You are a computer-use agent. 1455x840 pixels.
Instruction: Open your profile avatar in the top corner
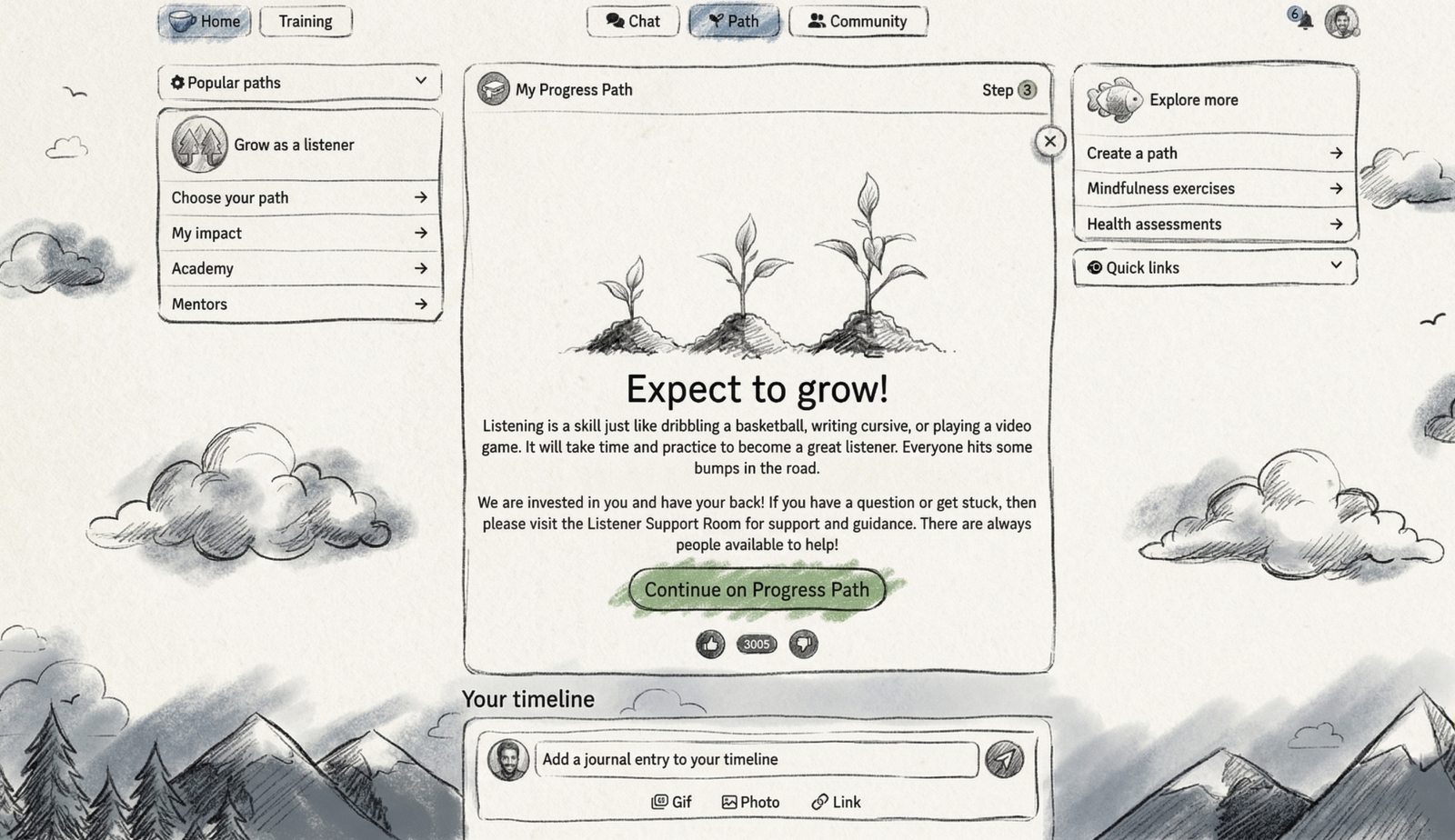[x=1341, y=20]
